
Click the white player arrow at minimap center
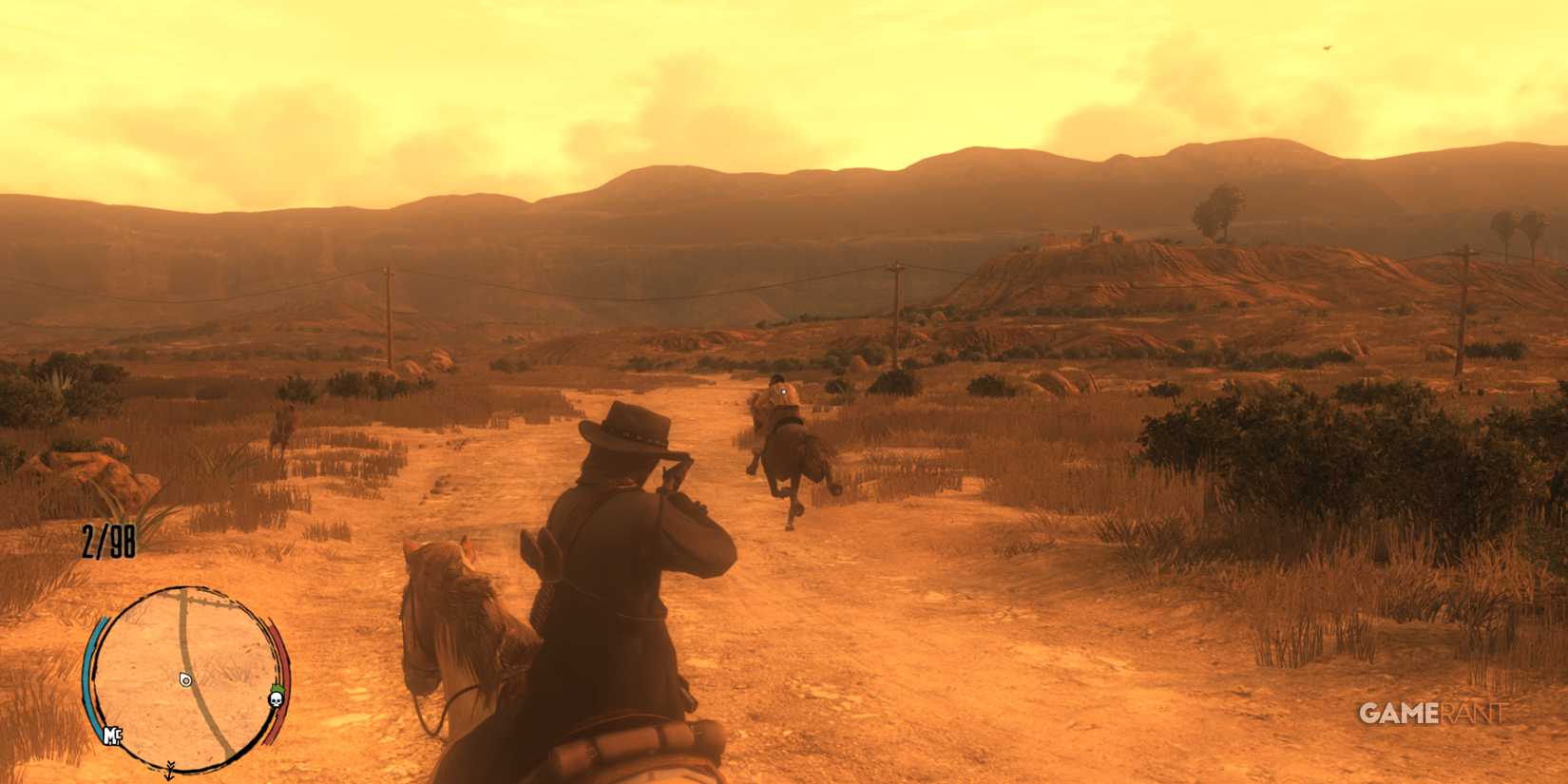(185, 681)
